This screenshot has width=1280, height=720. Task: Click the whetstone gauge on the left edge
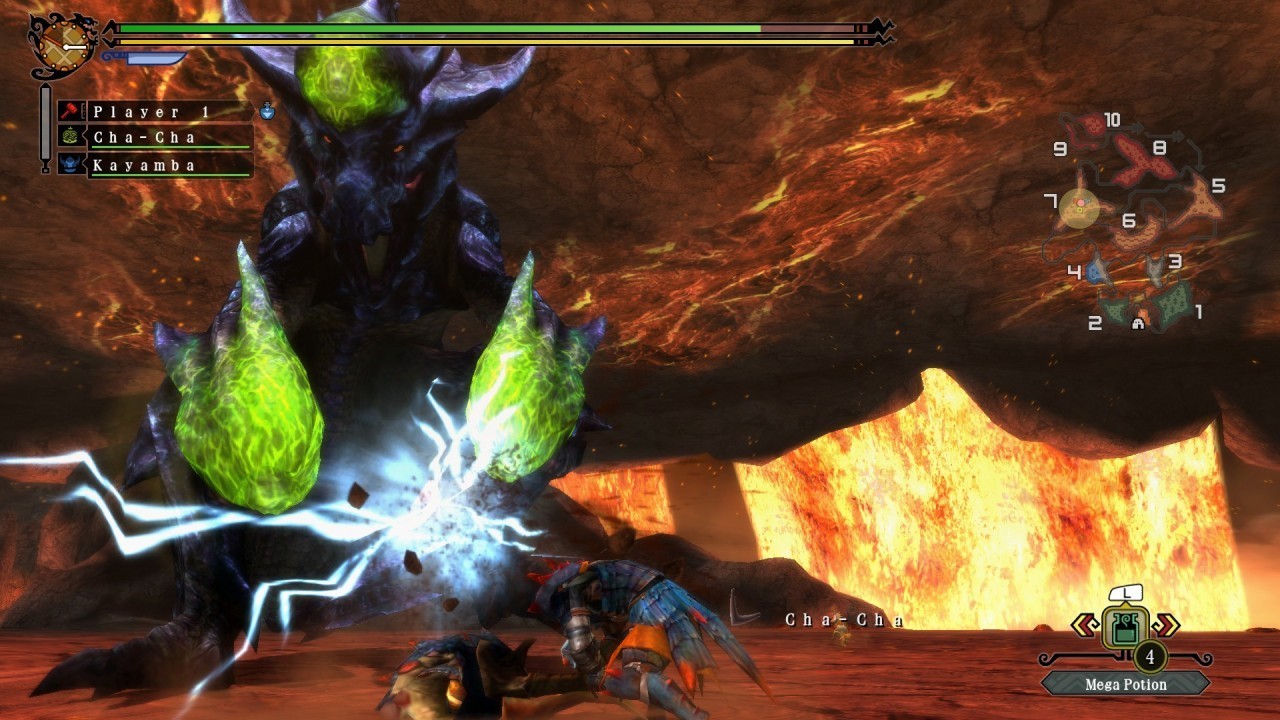pyautogui.click(x=44, y=125)
